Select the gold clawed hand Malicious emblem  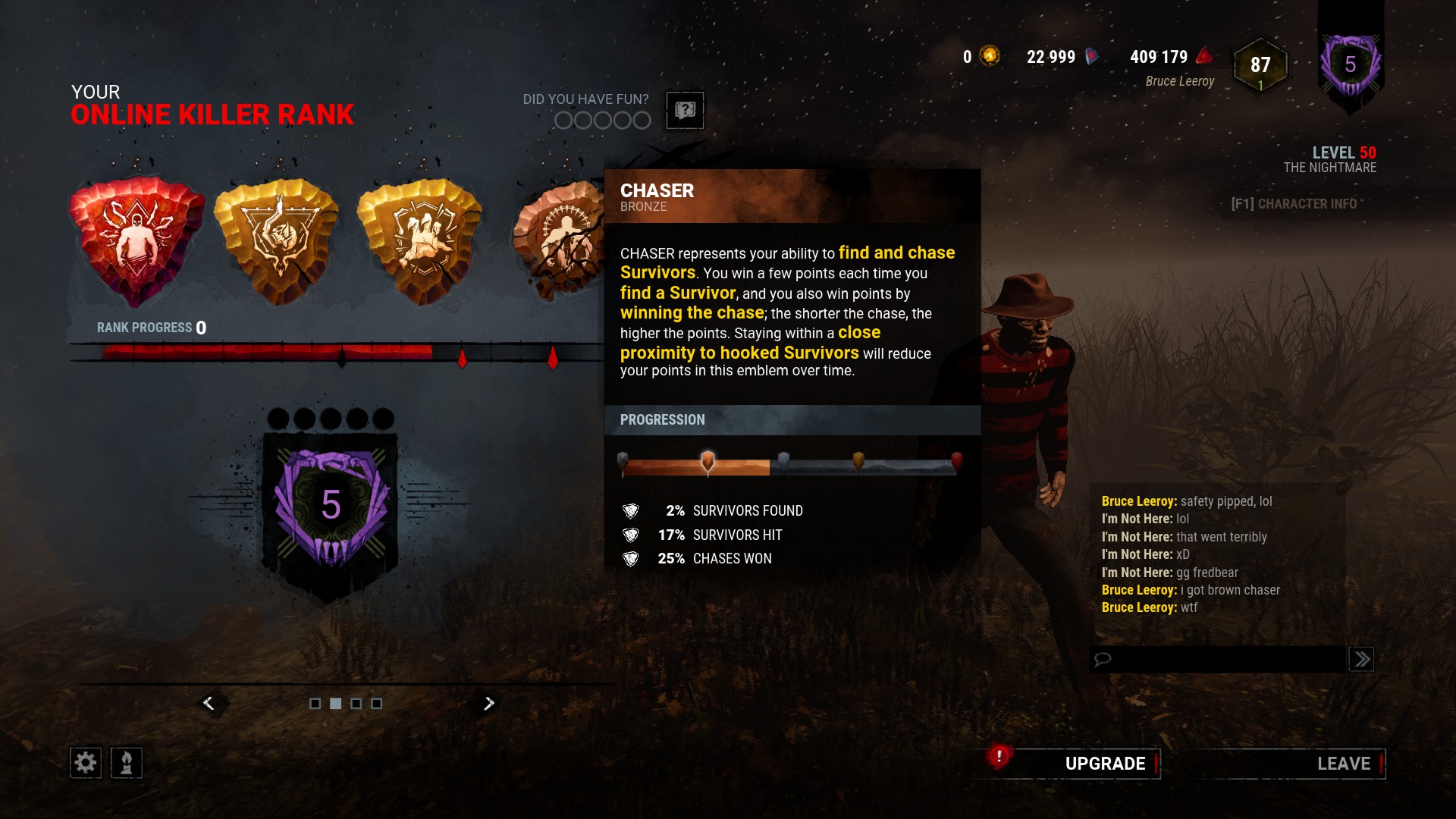419,240
